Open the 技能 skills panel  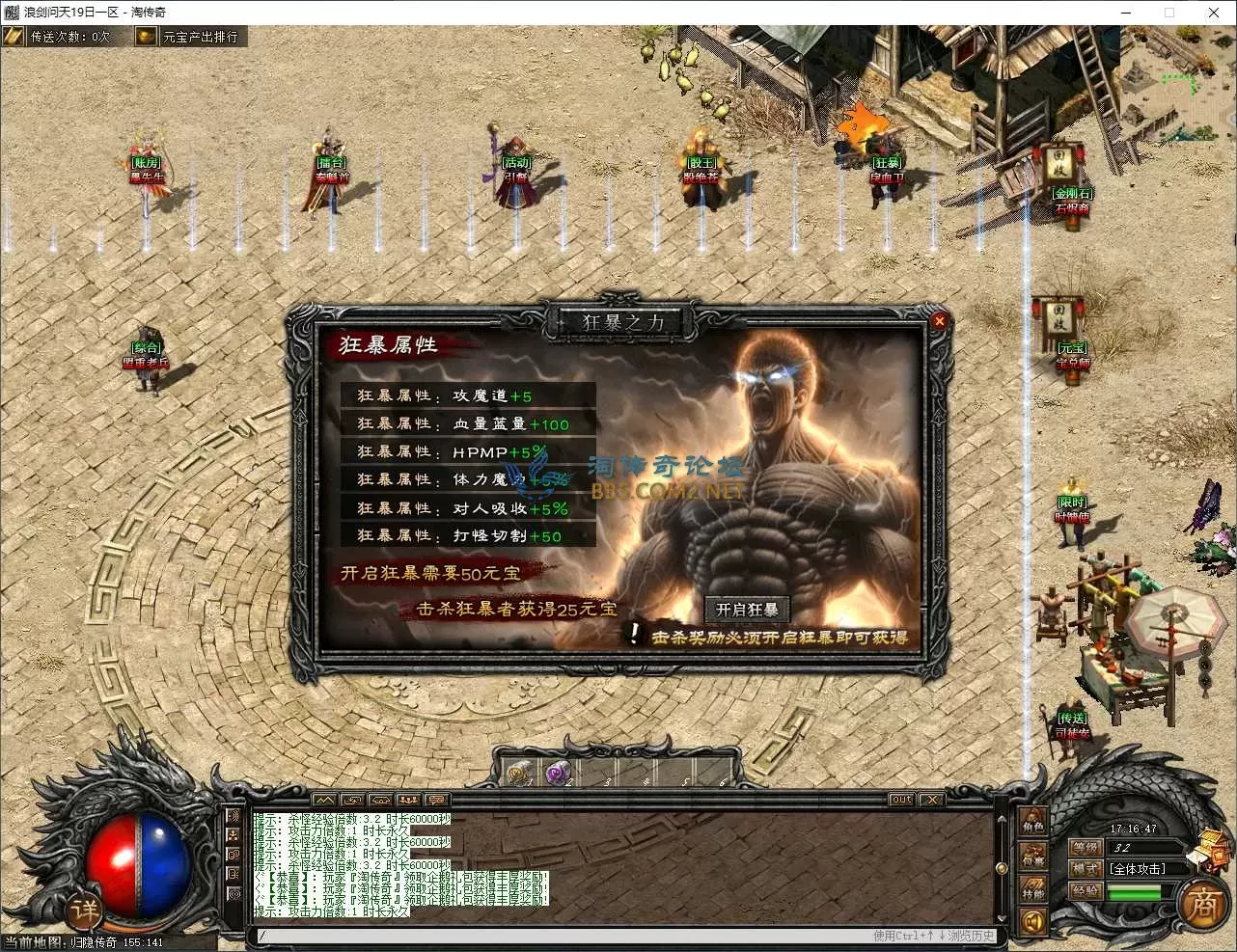1034,889
